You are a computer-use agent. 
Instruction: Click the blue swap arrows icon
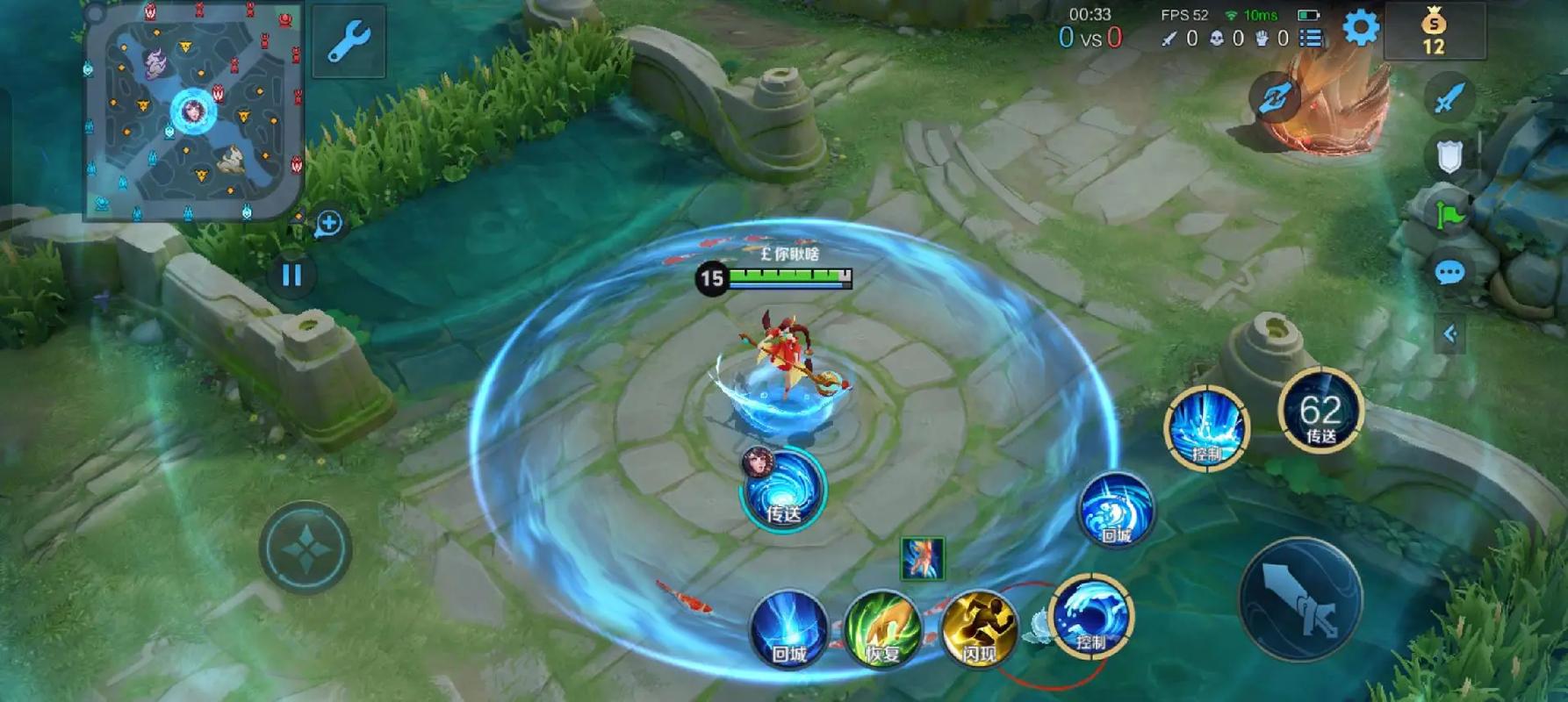point(1274,97)
